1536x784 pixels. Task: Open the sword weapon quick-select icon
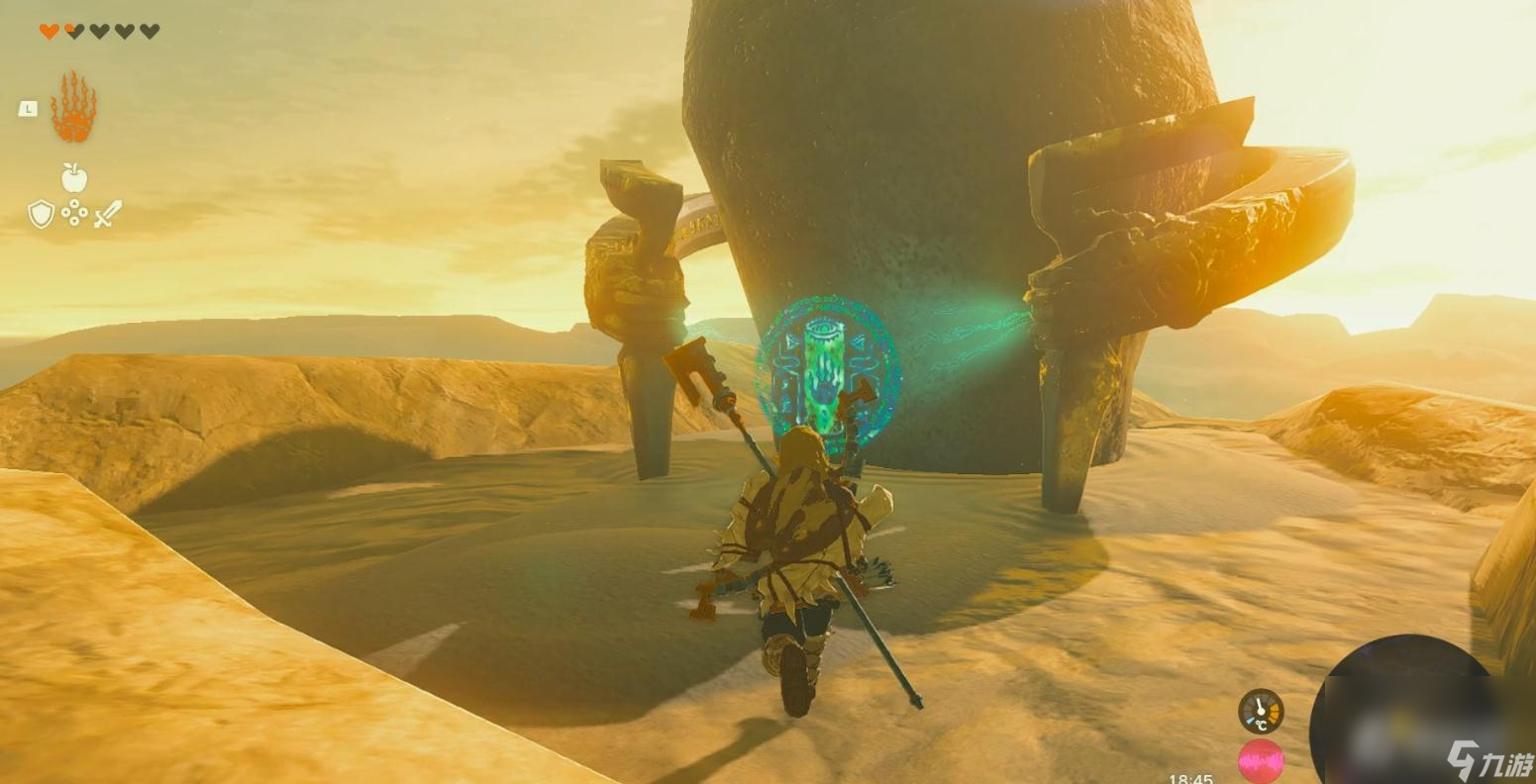click(x=108, y=213)
